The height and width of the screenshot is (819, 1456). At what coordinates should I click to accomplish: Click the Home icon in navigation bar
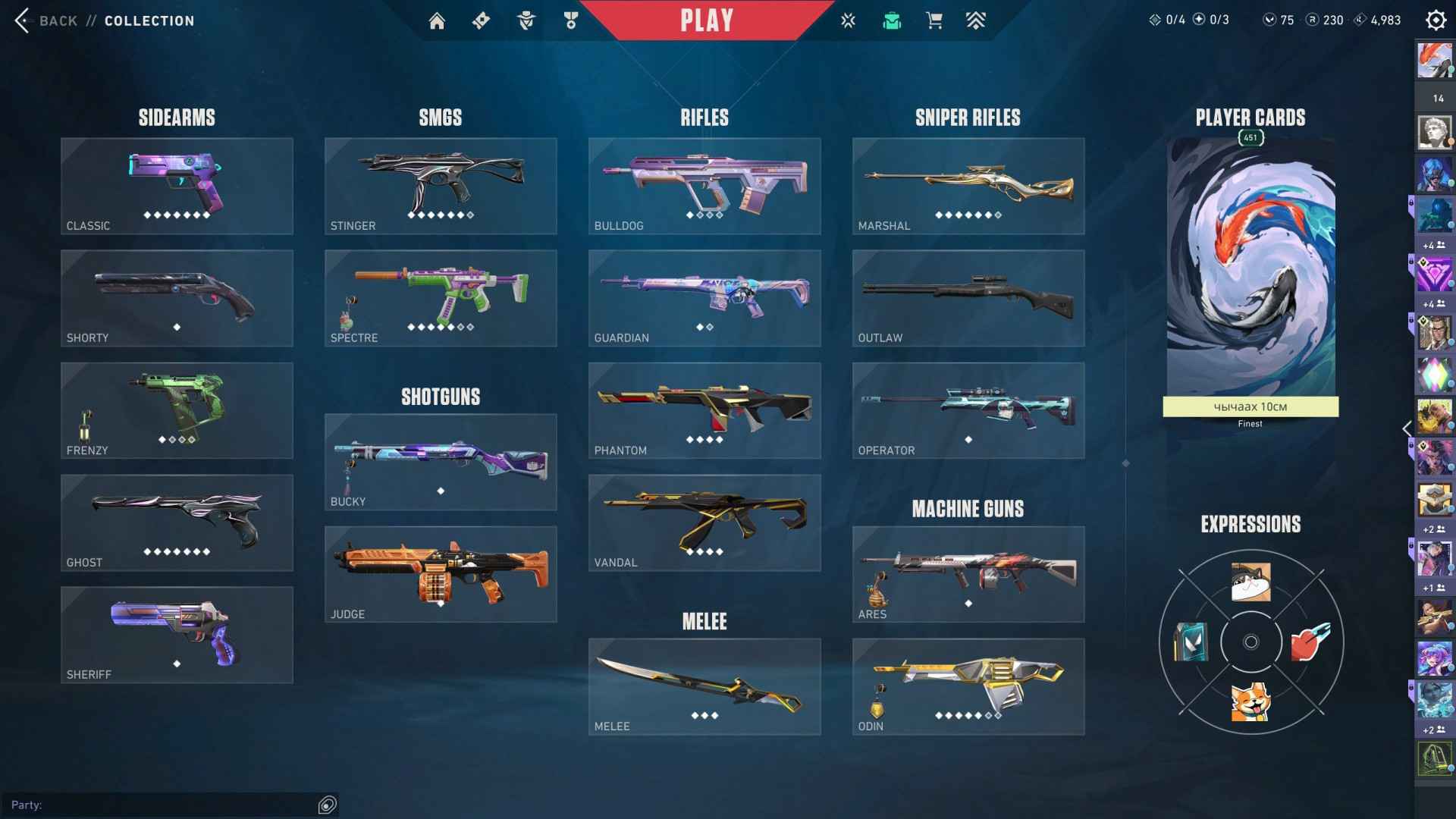438,20
